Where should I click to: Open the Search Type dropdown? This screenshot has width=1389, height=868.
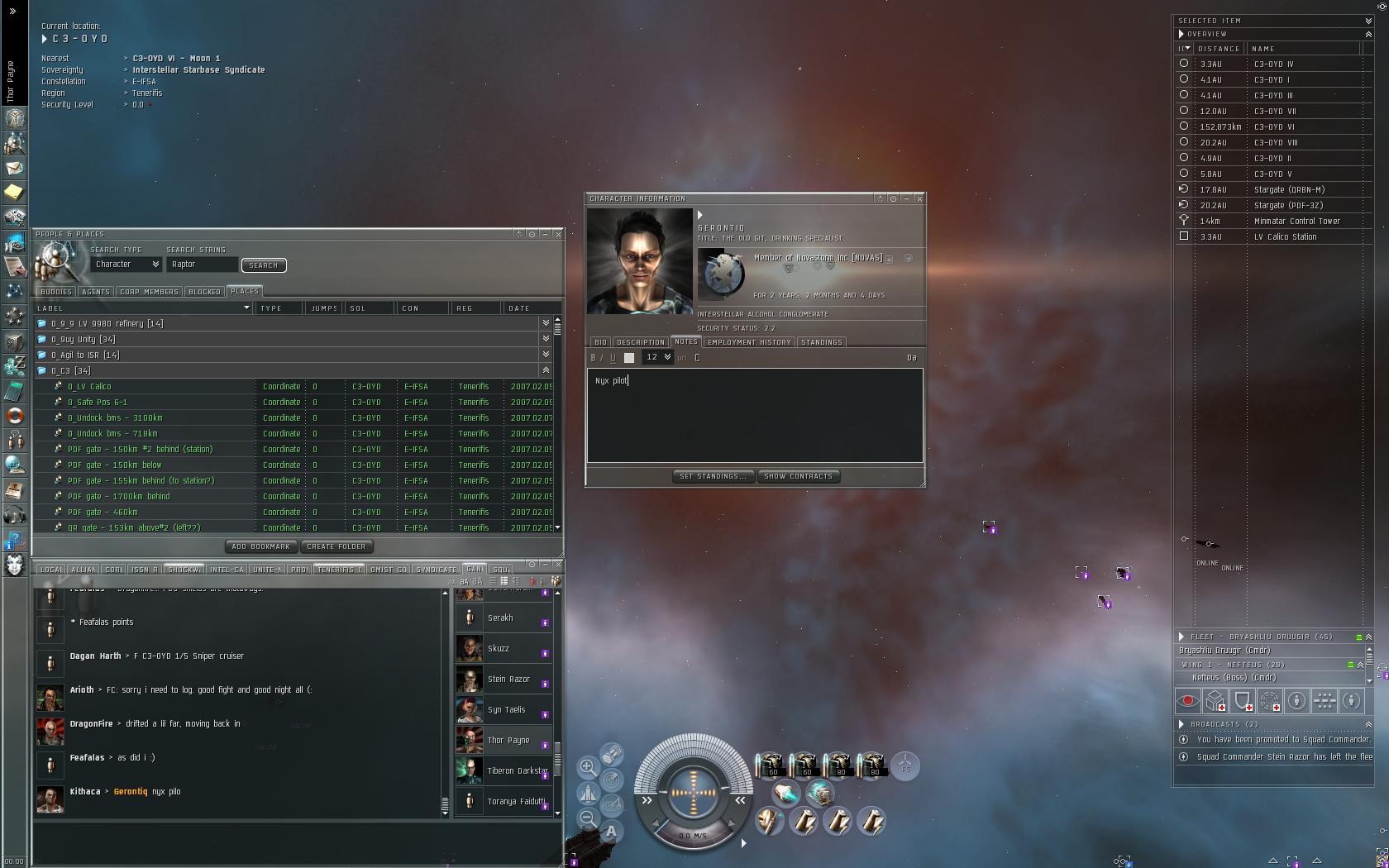coord(126,265)
